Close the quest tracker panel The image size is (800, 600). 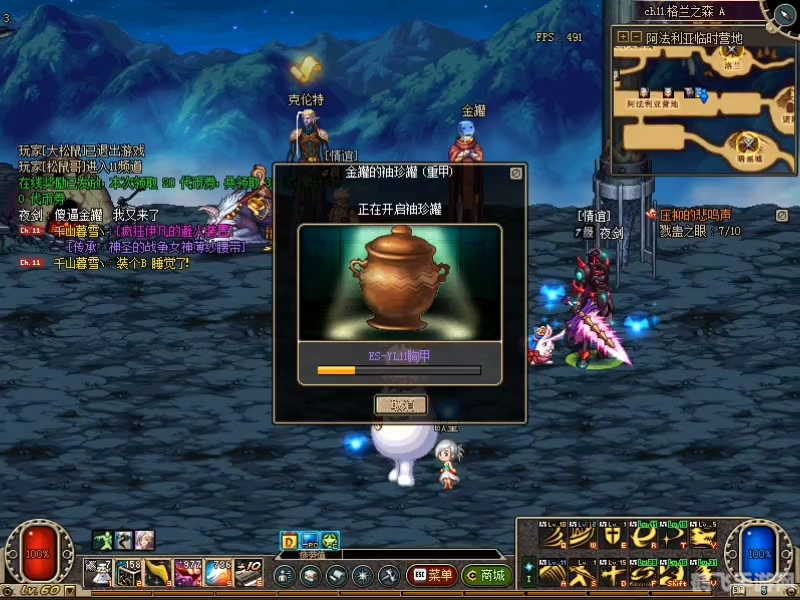tap(781, 214)
